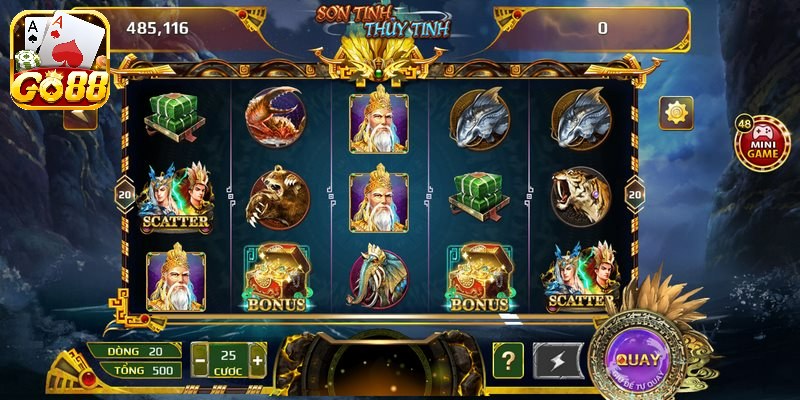Open the question mark help button
This screenshot has width=800, height=400.
508,360
